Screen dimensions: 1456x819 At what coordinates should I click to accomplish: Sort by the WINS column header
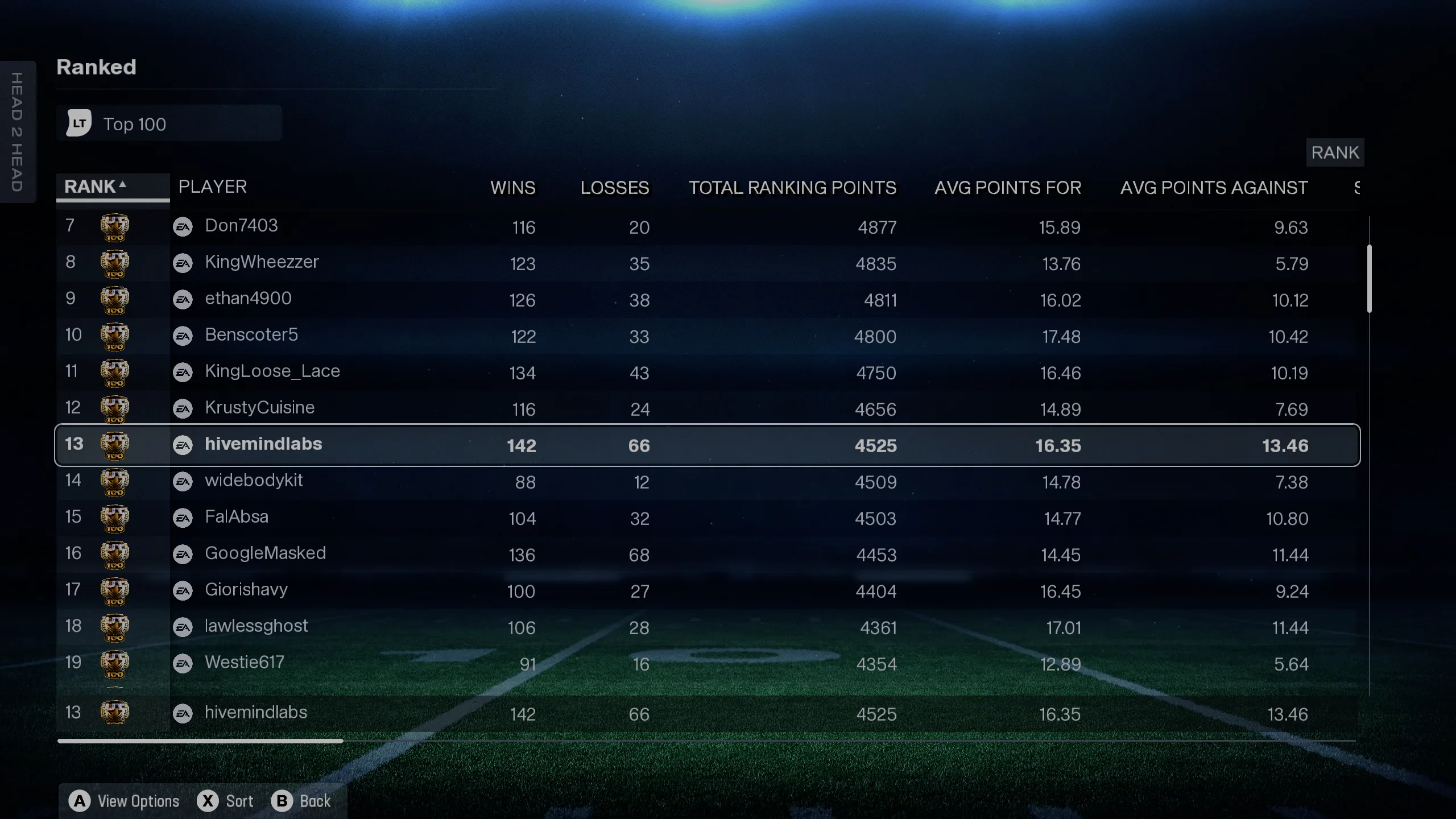tap(512, 188)
